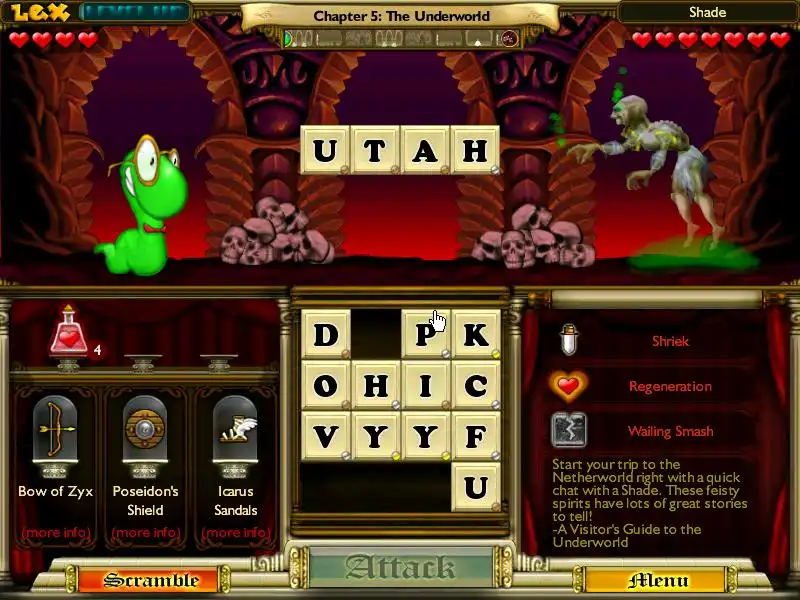Click the Bow of Zyx treasure icon

[55, 430]
